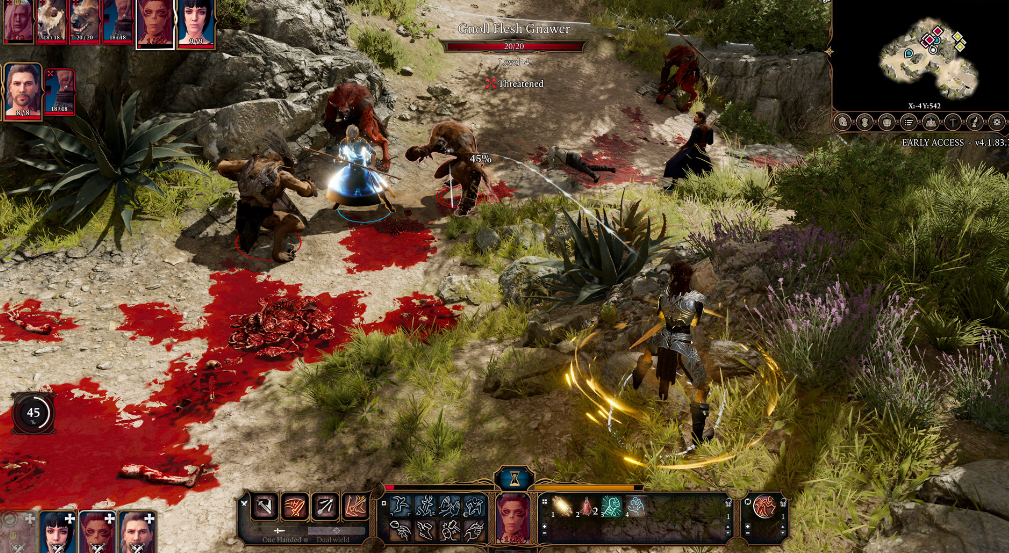Click the red-haired character portrait in turn order
The image size is (1009, 553).
click(154, 22)
